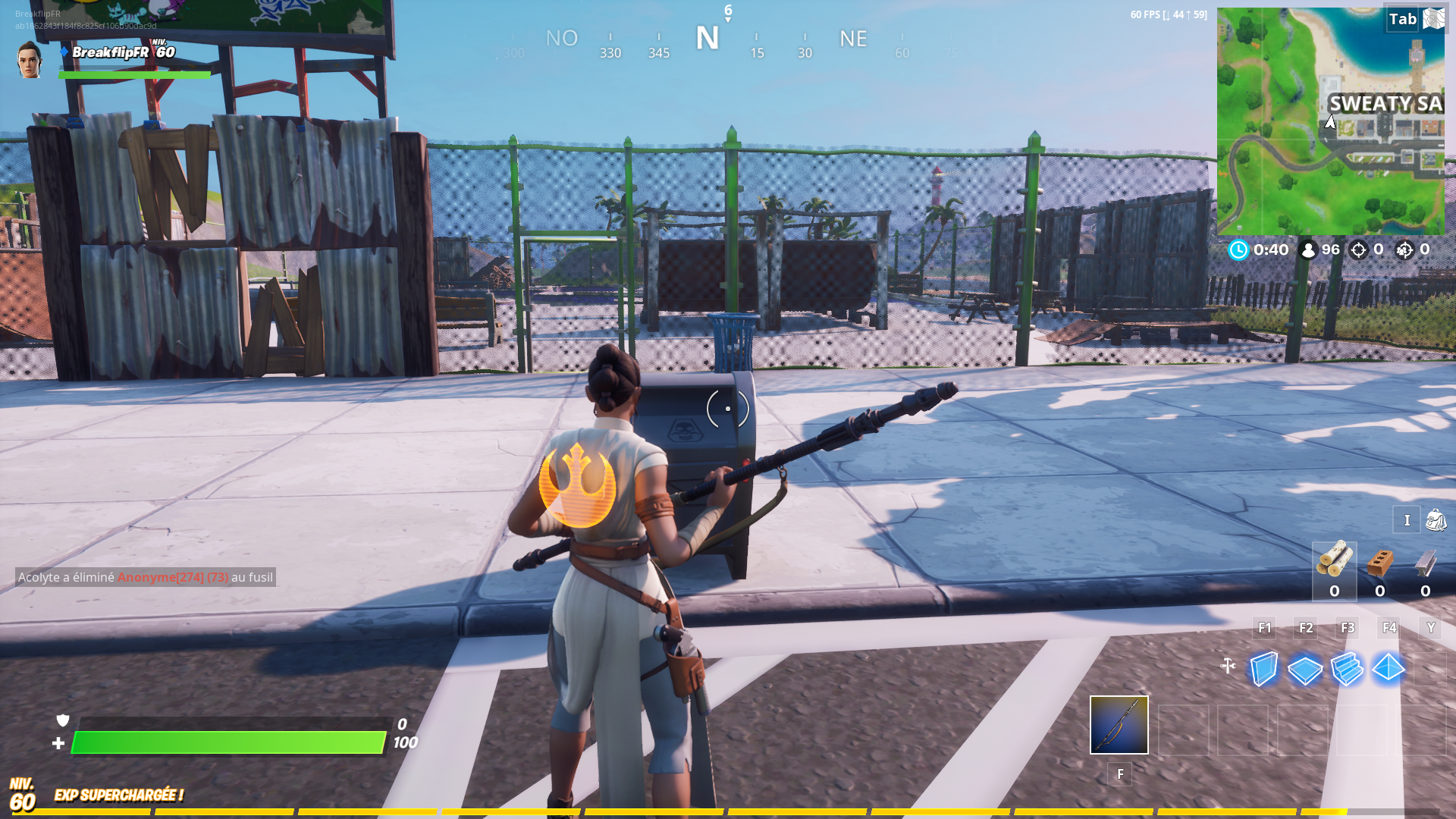Viewport: 1456px width, 819px height.
Task: Select the bow in the first hotbar slot
Action: 1119,726
